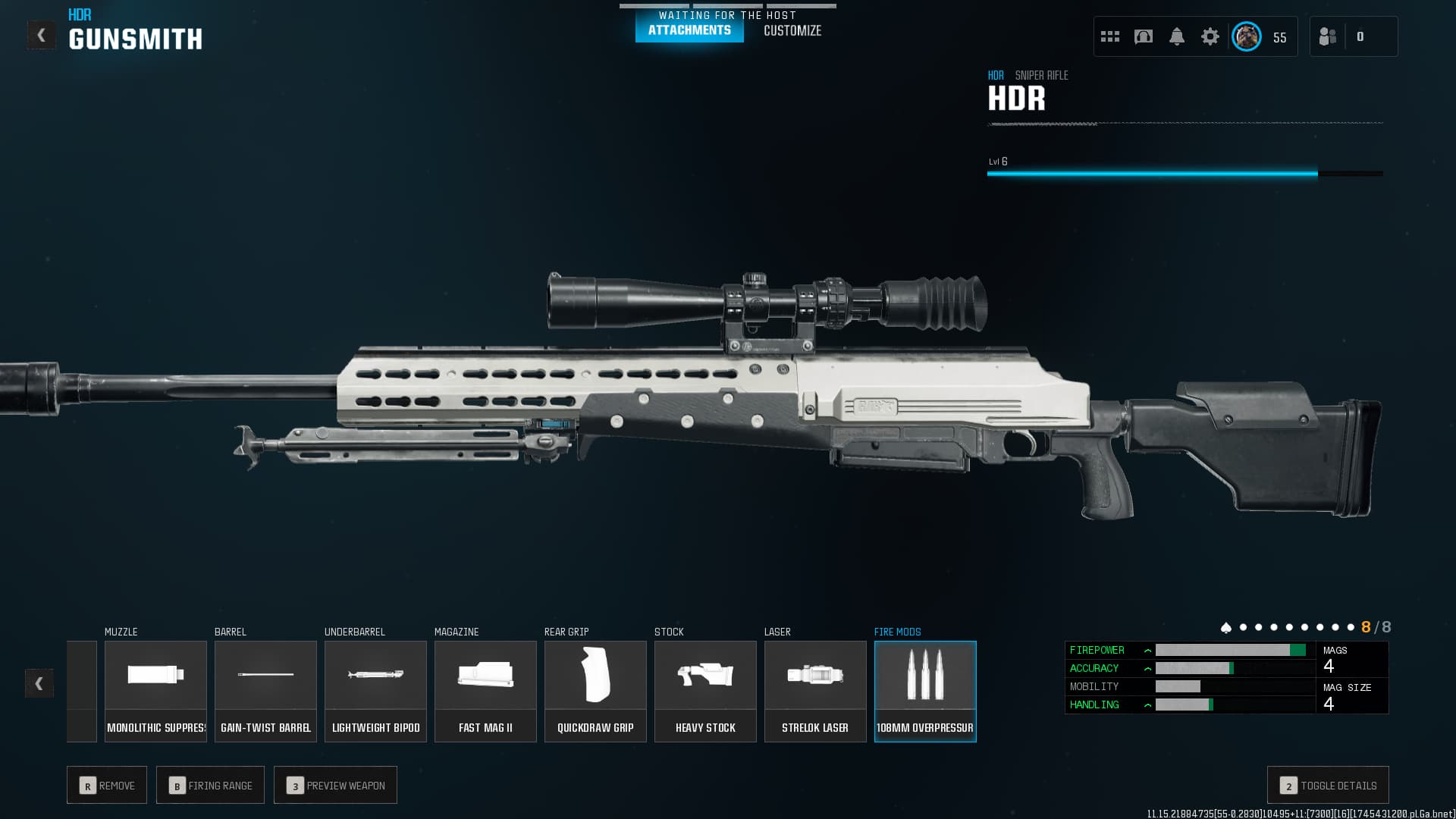Switch to the Customize tab
The width and height of the screenshot is (1456, 819).
tap(792, 31)
